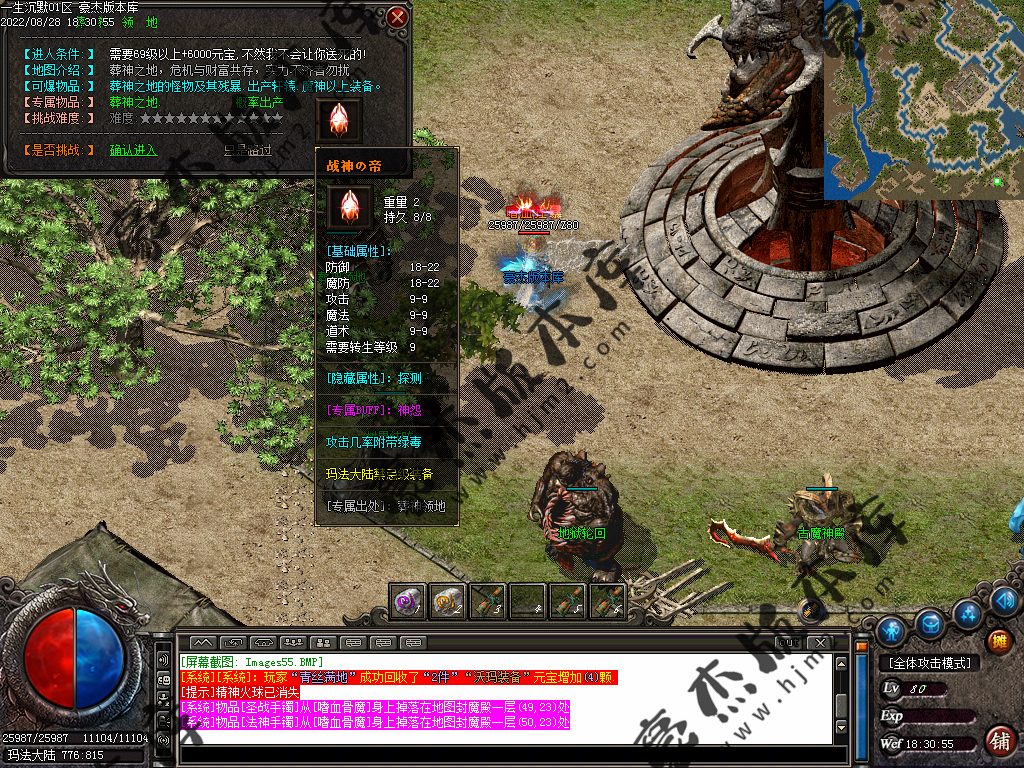Choose the 只是路过 just passing option

tap(247, 150)
